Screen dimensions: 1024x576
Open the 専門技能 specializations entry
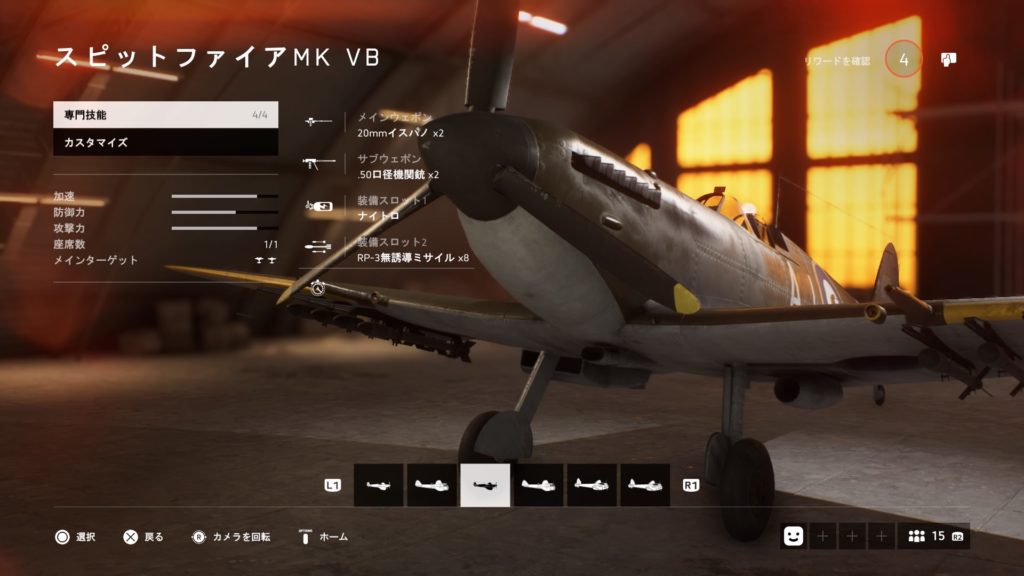tap(165, 115)
